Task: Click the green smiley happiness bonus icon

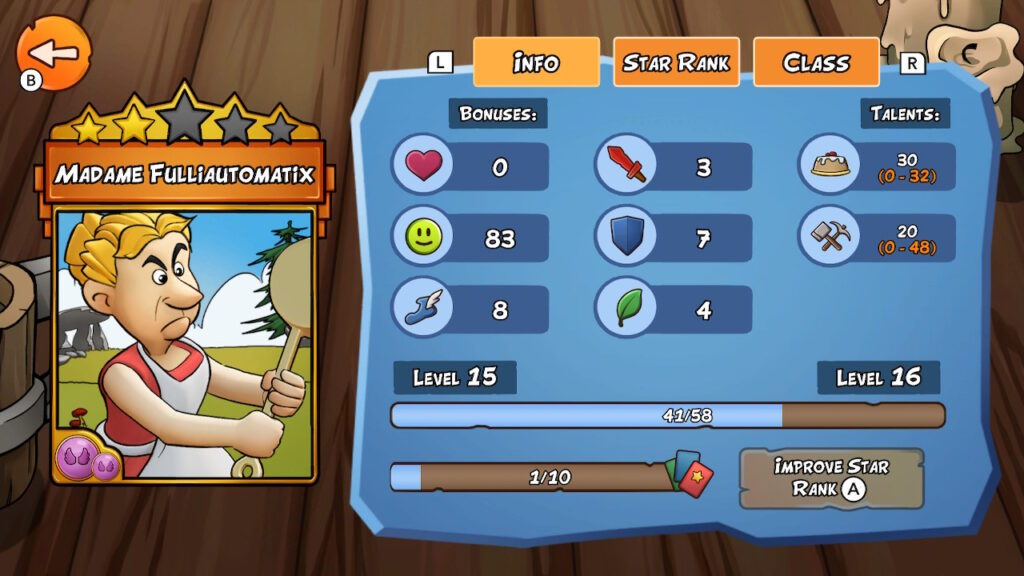Action: [422, 238]
